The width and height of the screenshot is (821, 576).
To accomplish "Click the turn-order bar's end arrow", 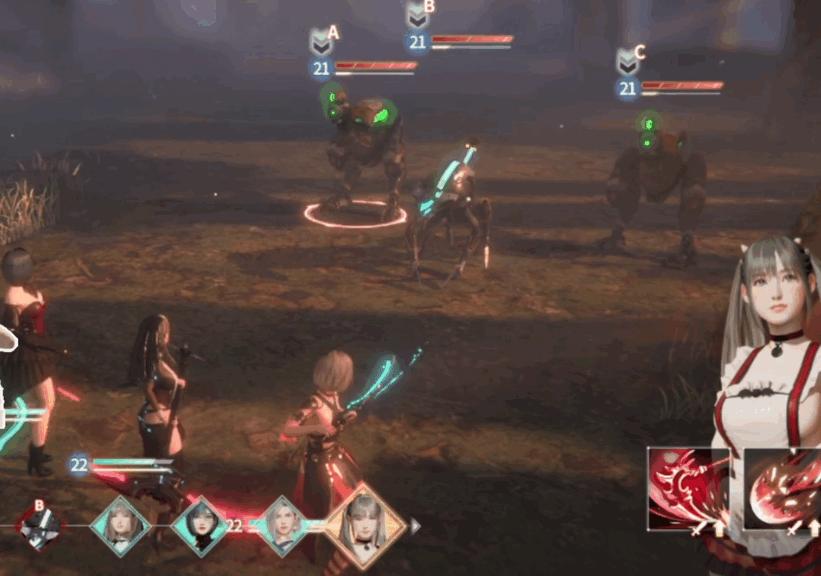I will point(415,525).
